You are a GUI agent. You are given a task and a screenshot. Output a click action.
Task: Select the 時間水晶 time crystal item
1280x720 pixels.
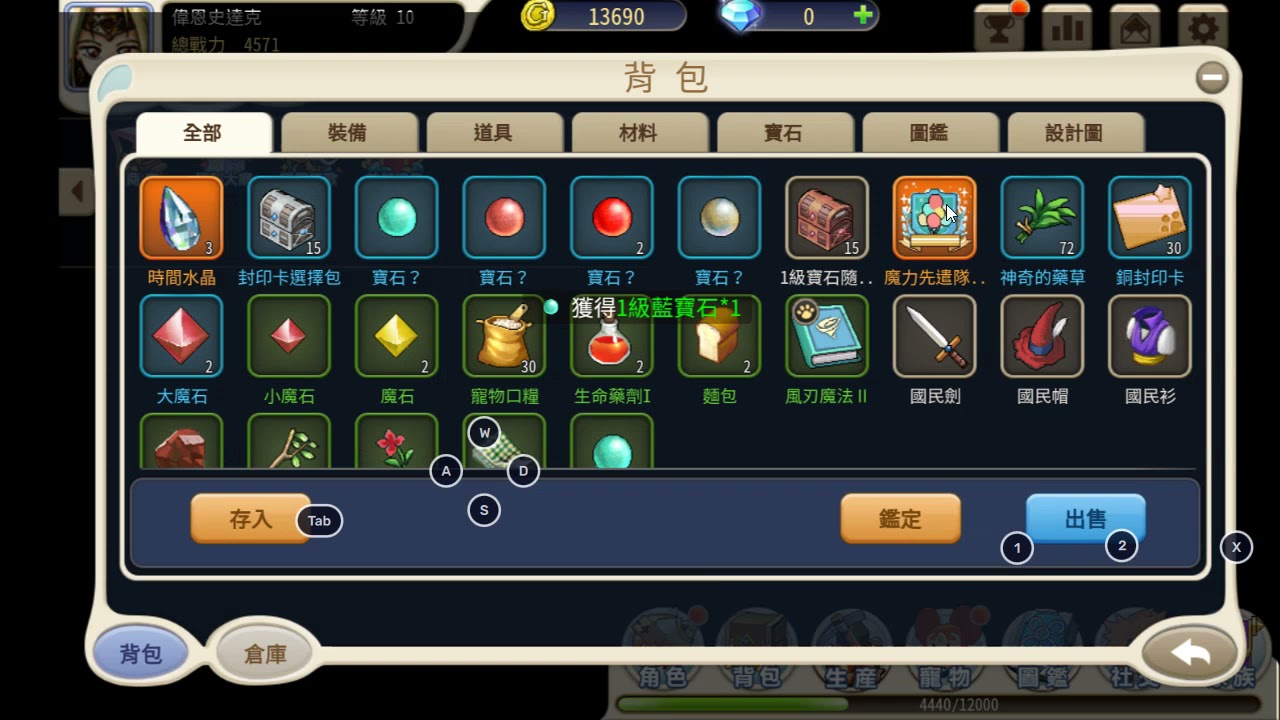(x=181, y=218)
